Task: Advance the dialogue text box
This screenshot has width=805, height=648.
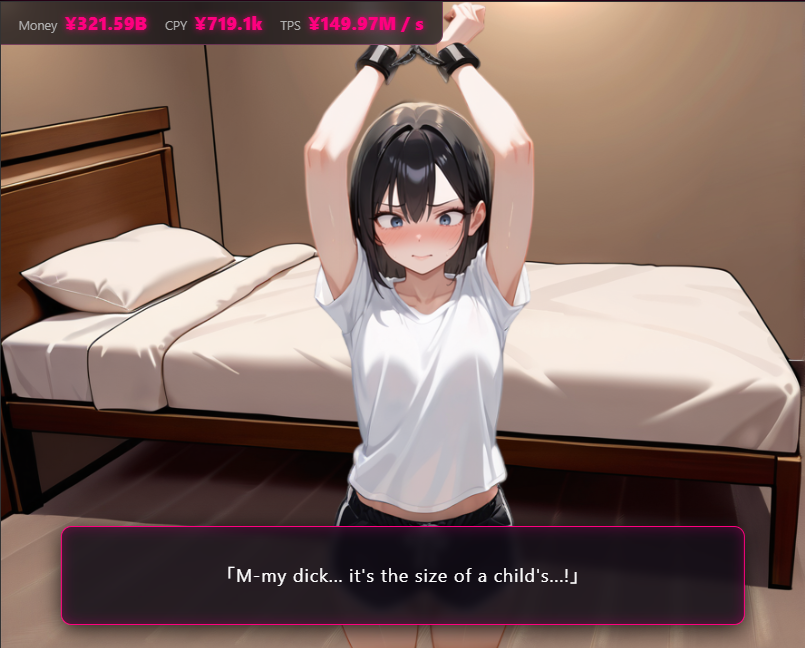Action: click(403, 576)
